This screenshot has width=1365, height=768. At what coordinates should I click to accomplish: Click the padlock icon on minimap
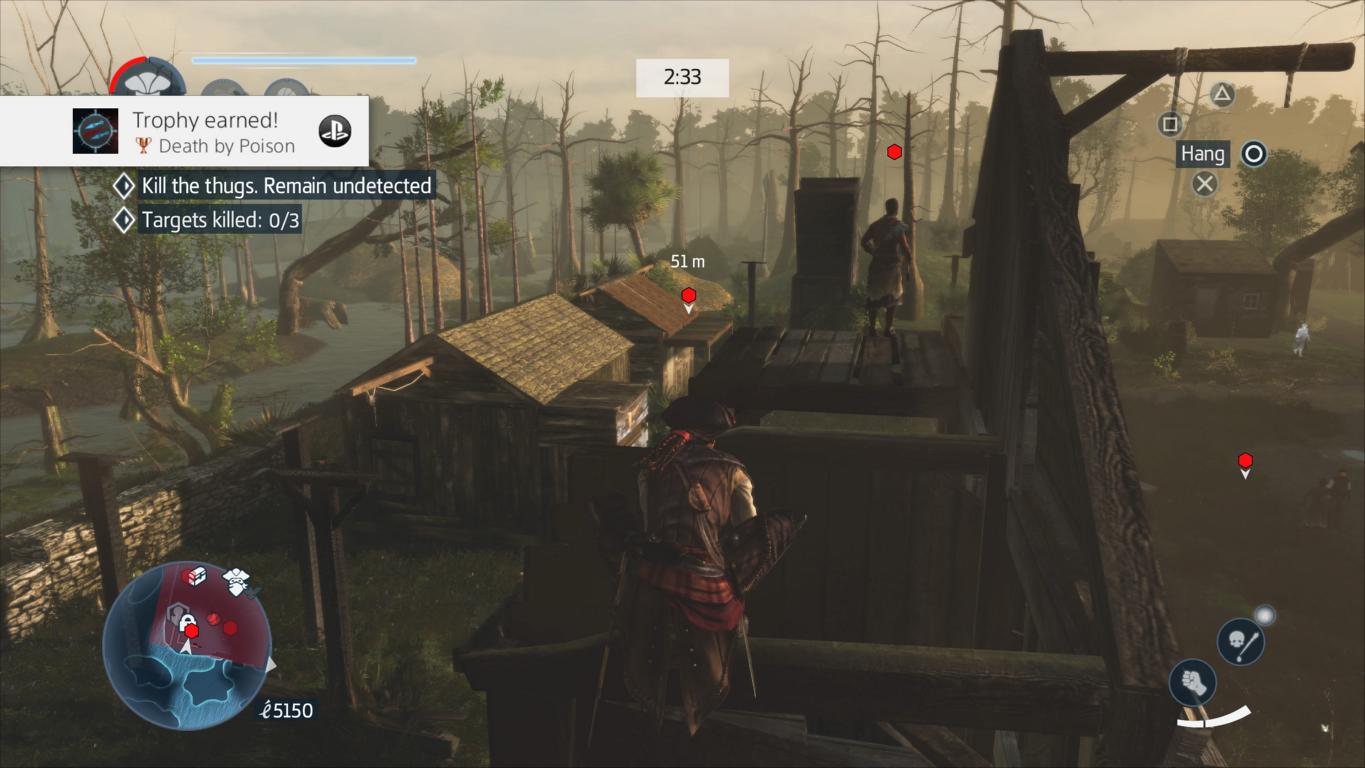(x=187, y=623)
